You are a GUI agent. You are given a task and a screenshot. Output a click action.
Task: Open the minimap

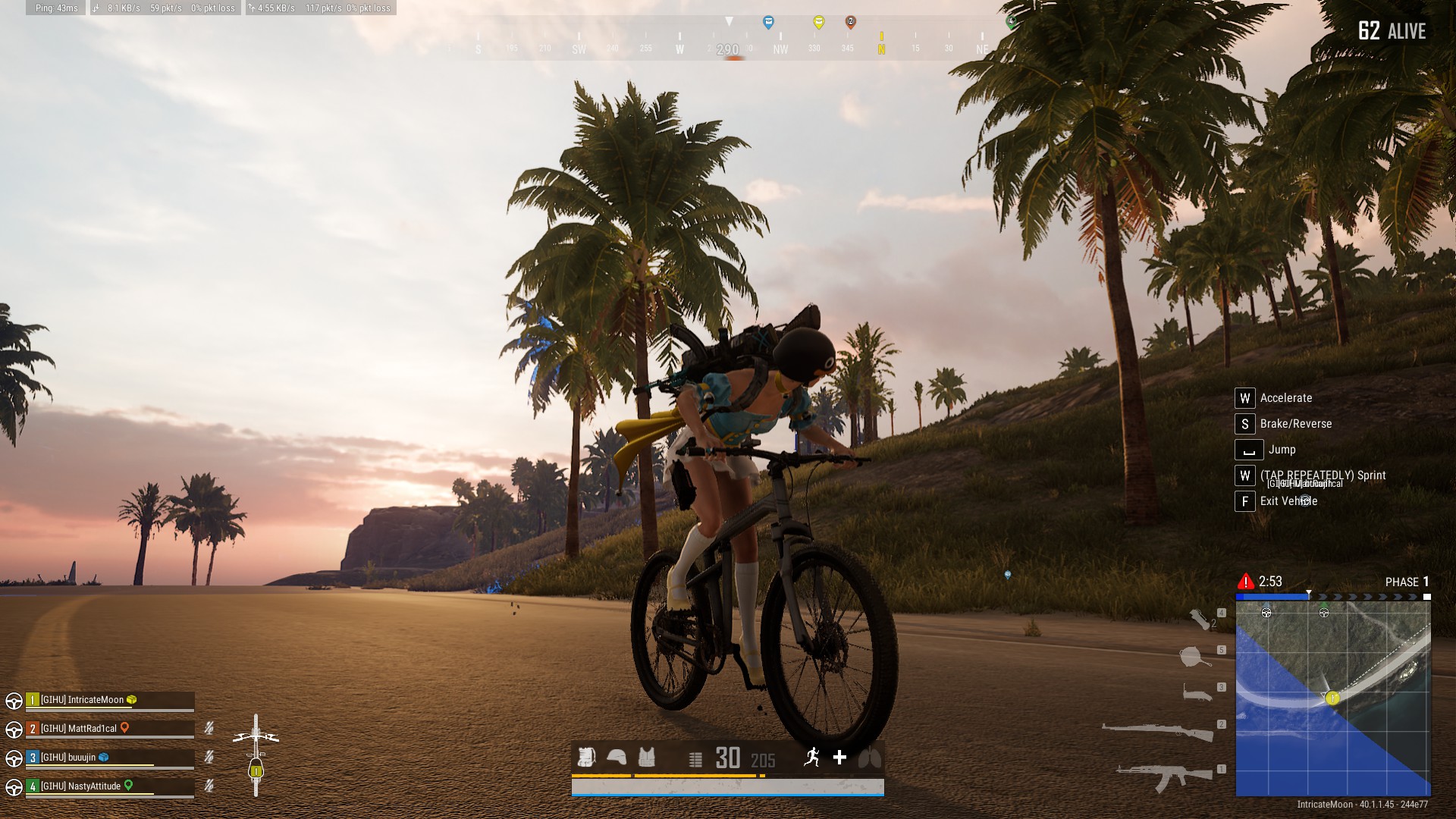(1333, 698)
